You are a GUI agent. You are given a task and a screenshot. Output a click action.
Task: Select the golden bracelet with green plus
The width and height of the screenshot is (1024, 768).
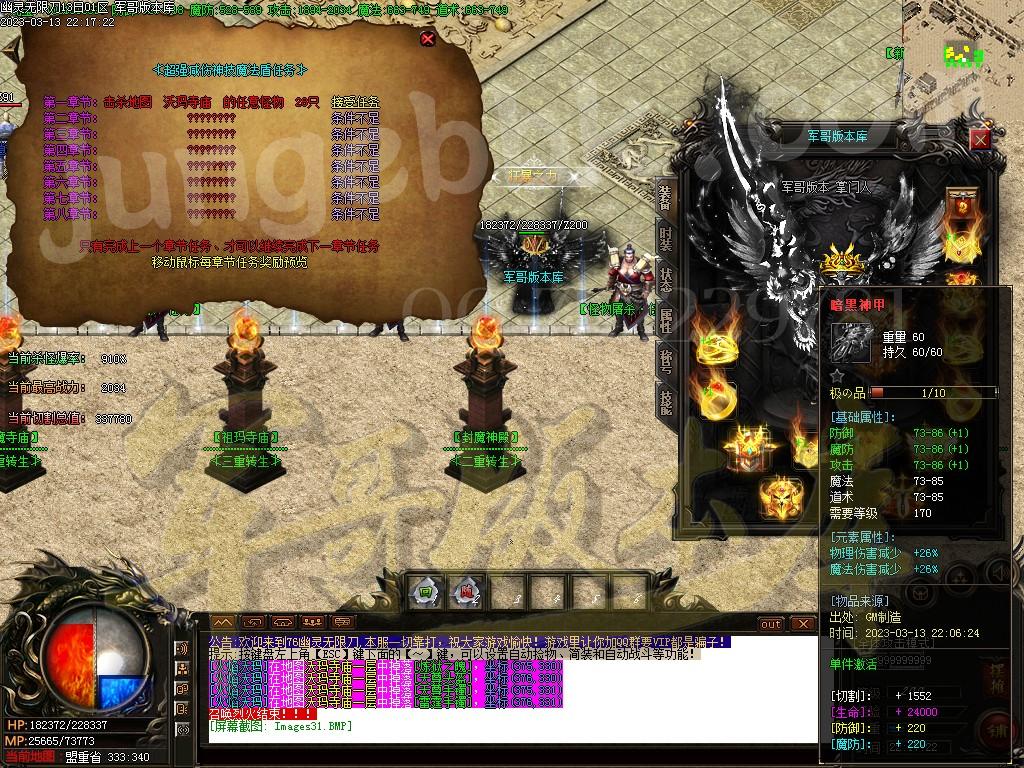click(716, 346)
